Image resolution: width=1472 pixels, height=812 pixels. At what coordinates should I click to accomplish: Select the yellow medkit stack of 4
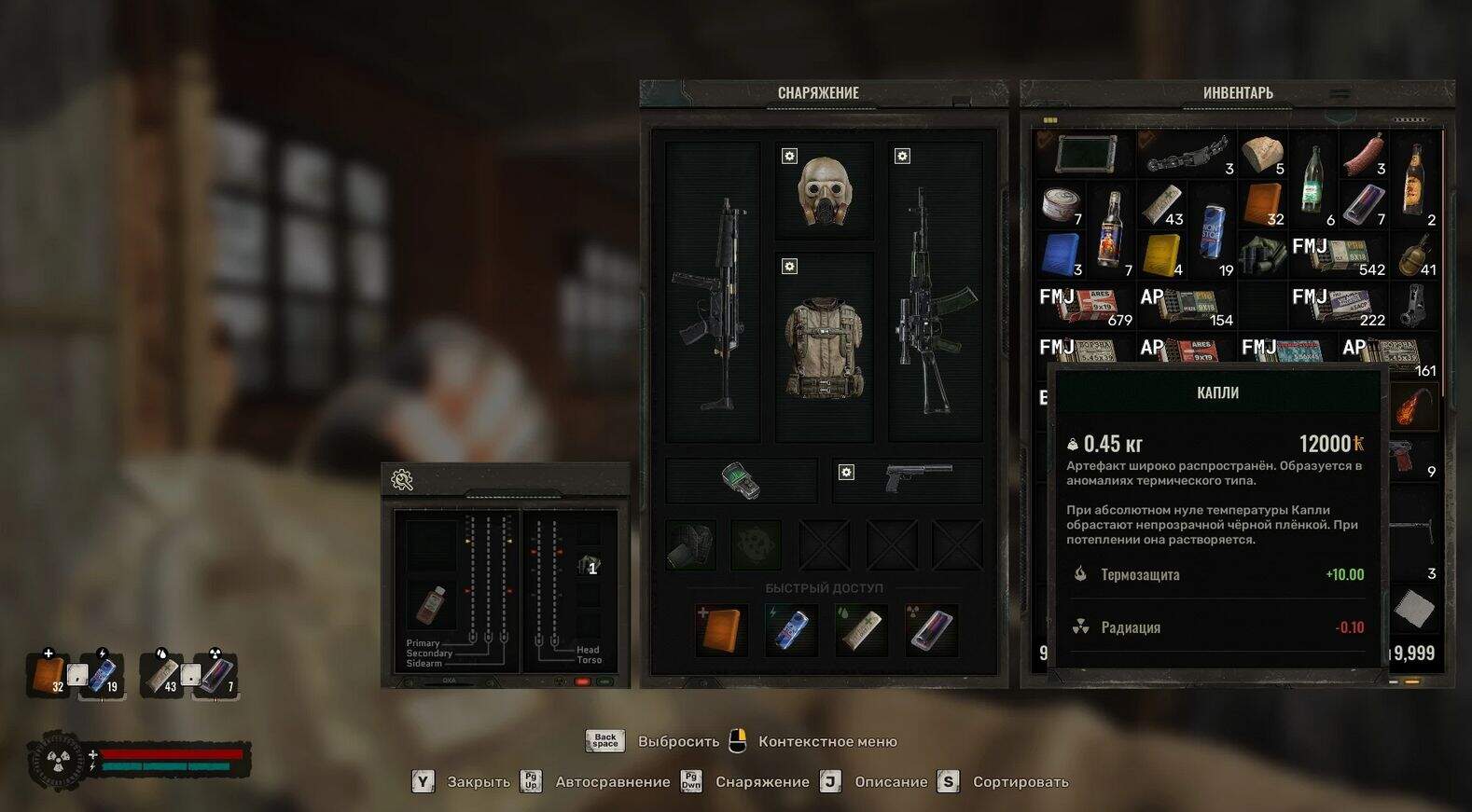pos(1161,255)
